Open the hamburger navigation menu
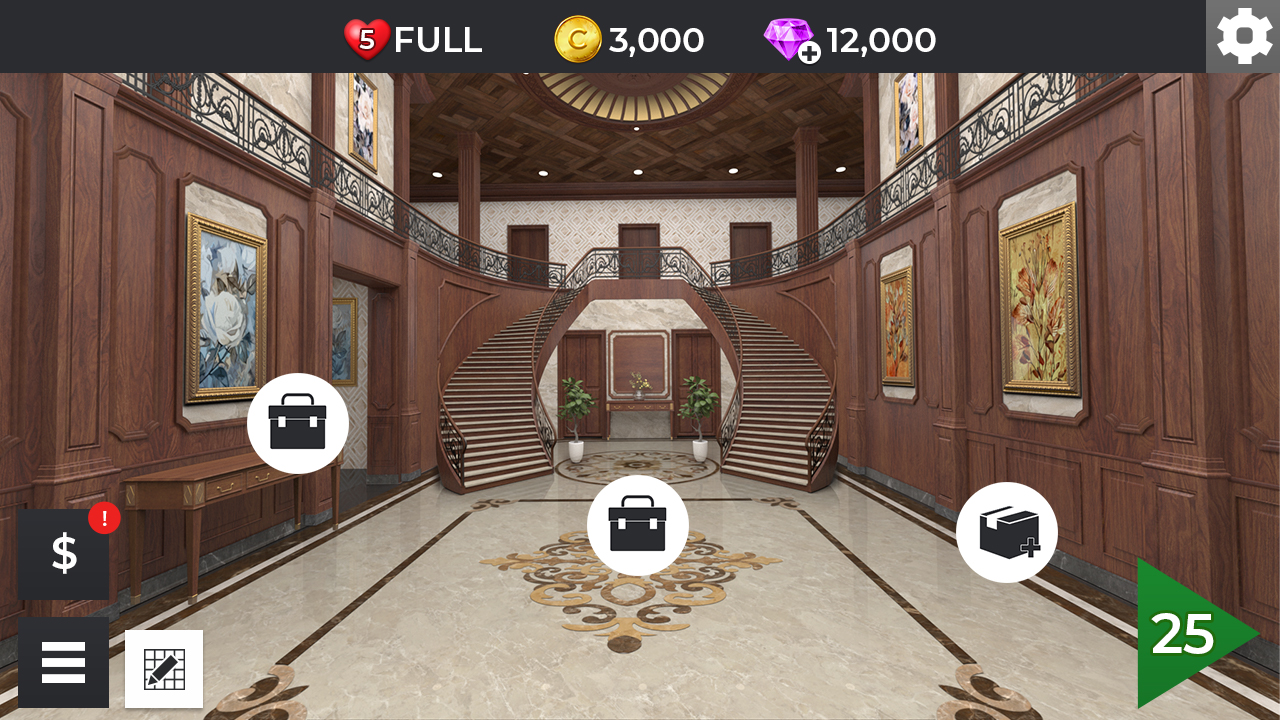This screenshot has height=720, width=1280. [x=63, y=661]
